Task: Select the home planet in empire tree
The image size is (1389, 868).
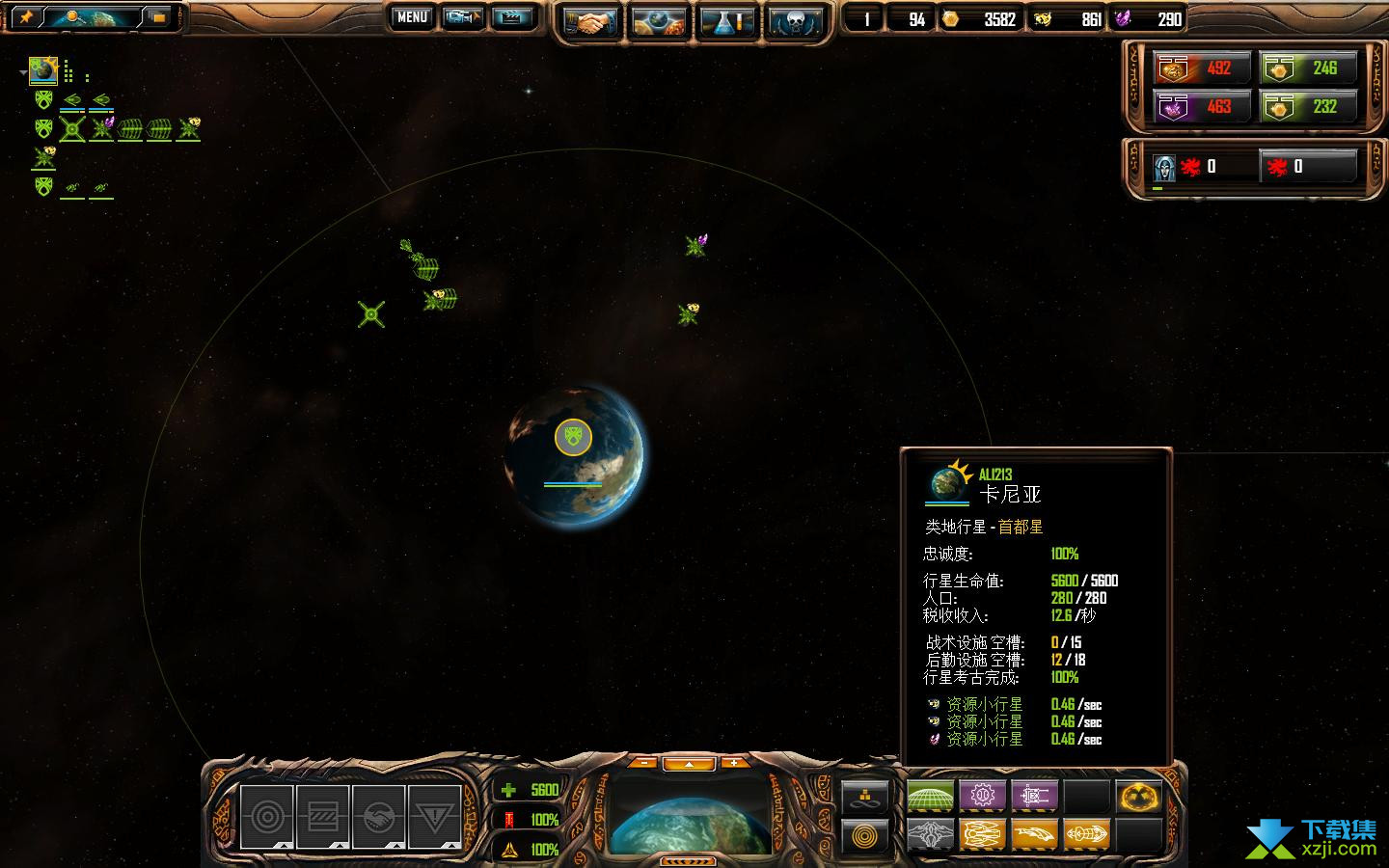Action: (x=43, y=69)
